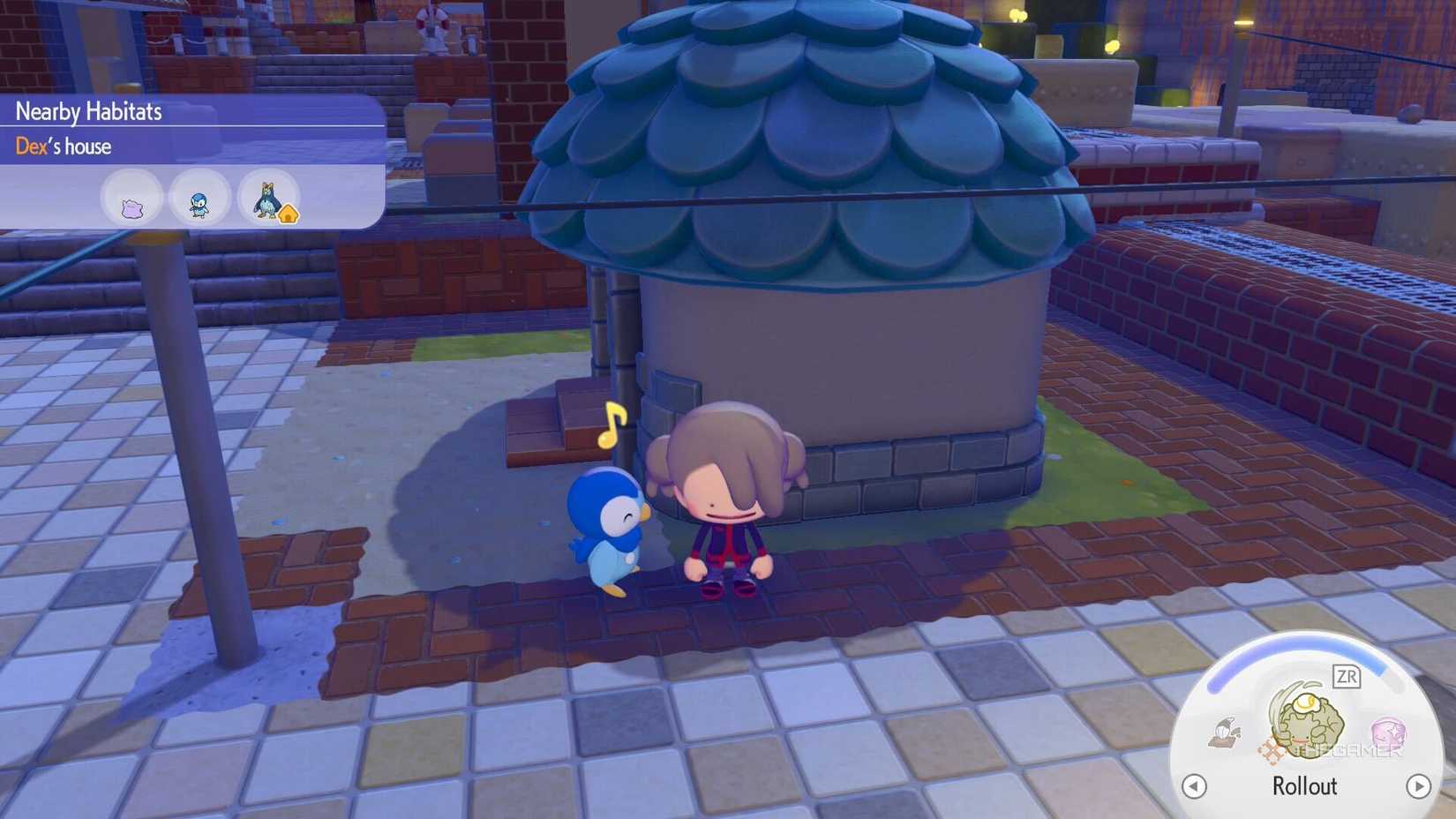The image size is (1456, 819).
Task: Click the Rollout move name label
Action: pyautogui.click(x=1304, y=786)
